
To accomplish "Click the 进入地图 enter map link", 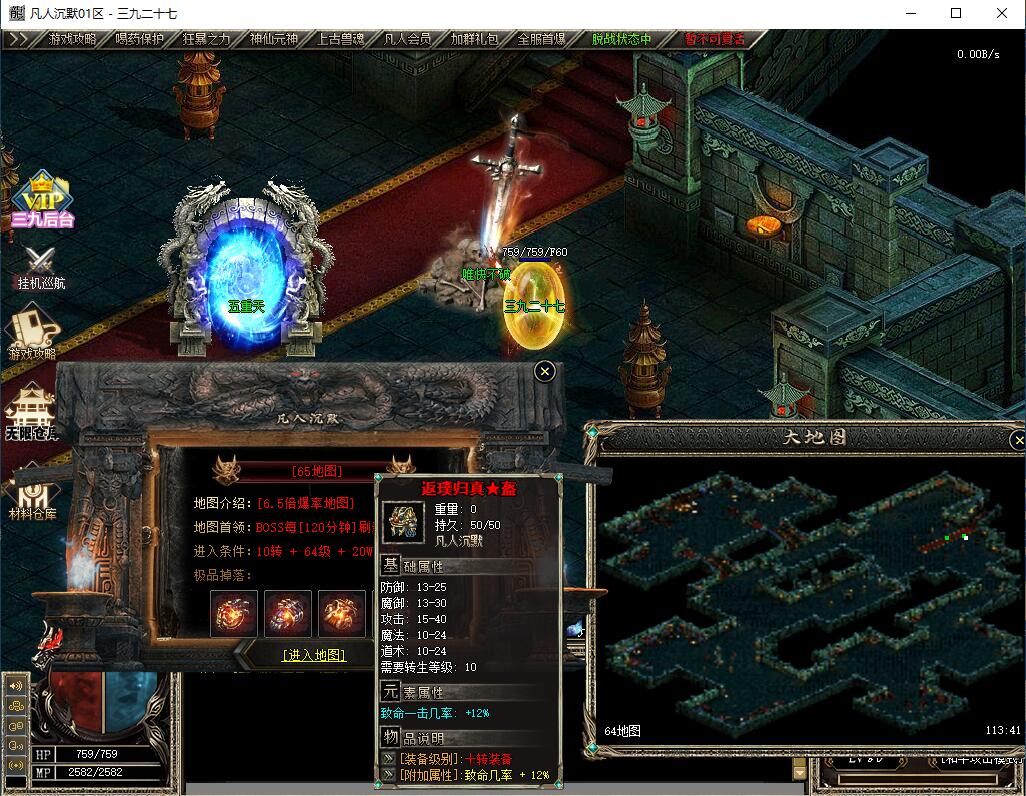I will pos(314,655).
